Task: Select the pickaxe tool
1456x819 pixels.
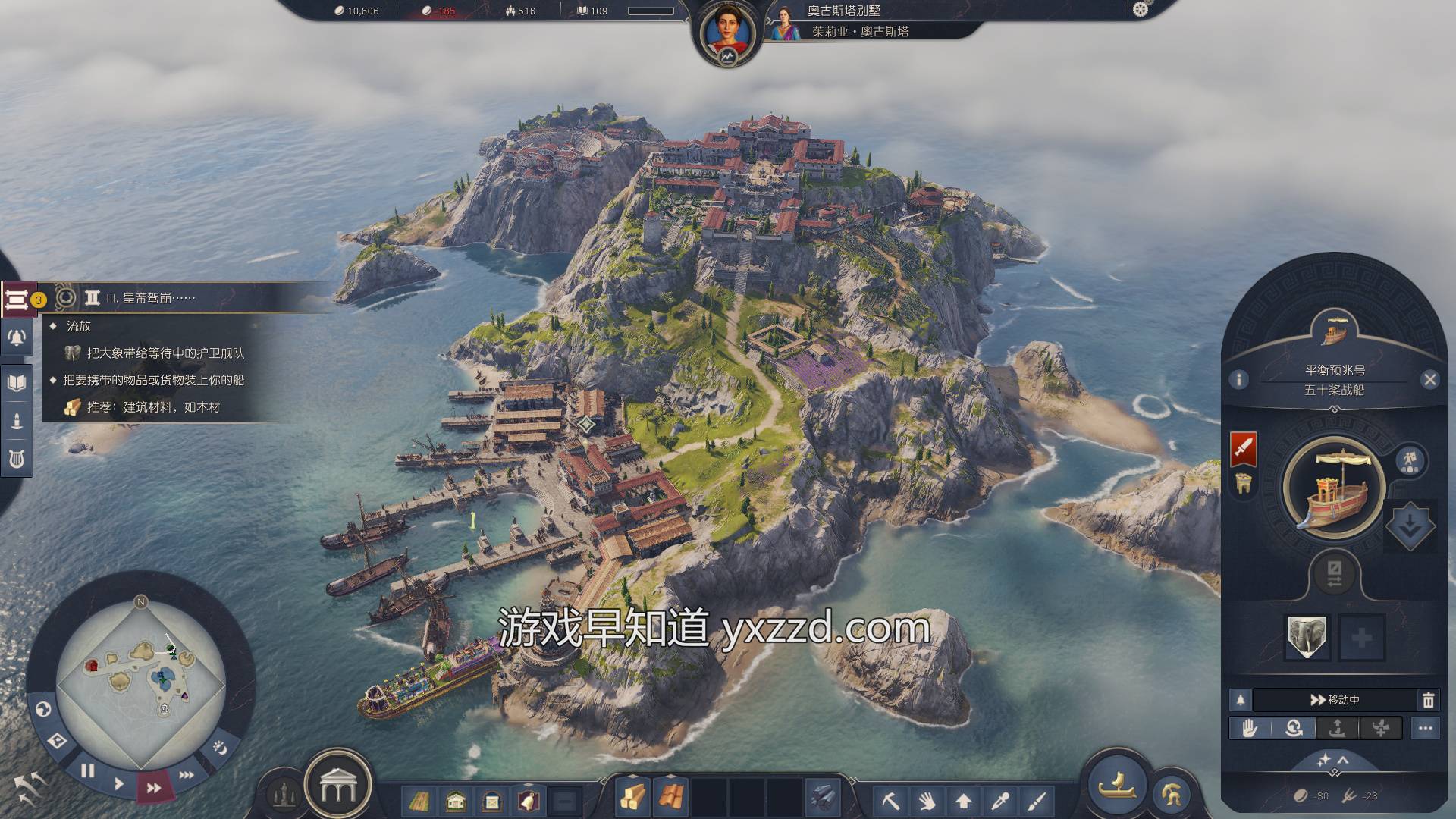Action: click(891, 800)
